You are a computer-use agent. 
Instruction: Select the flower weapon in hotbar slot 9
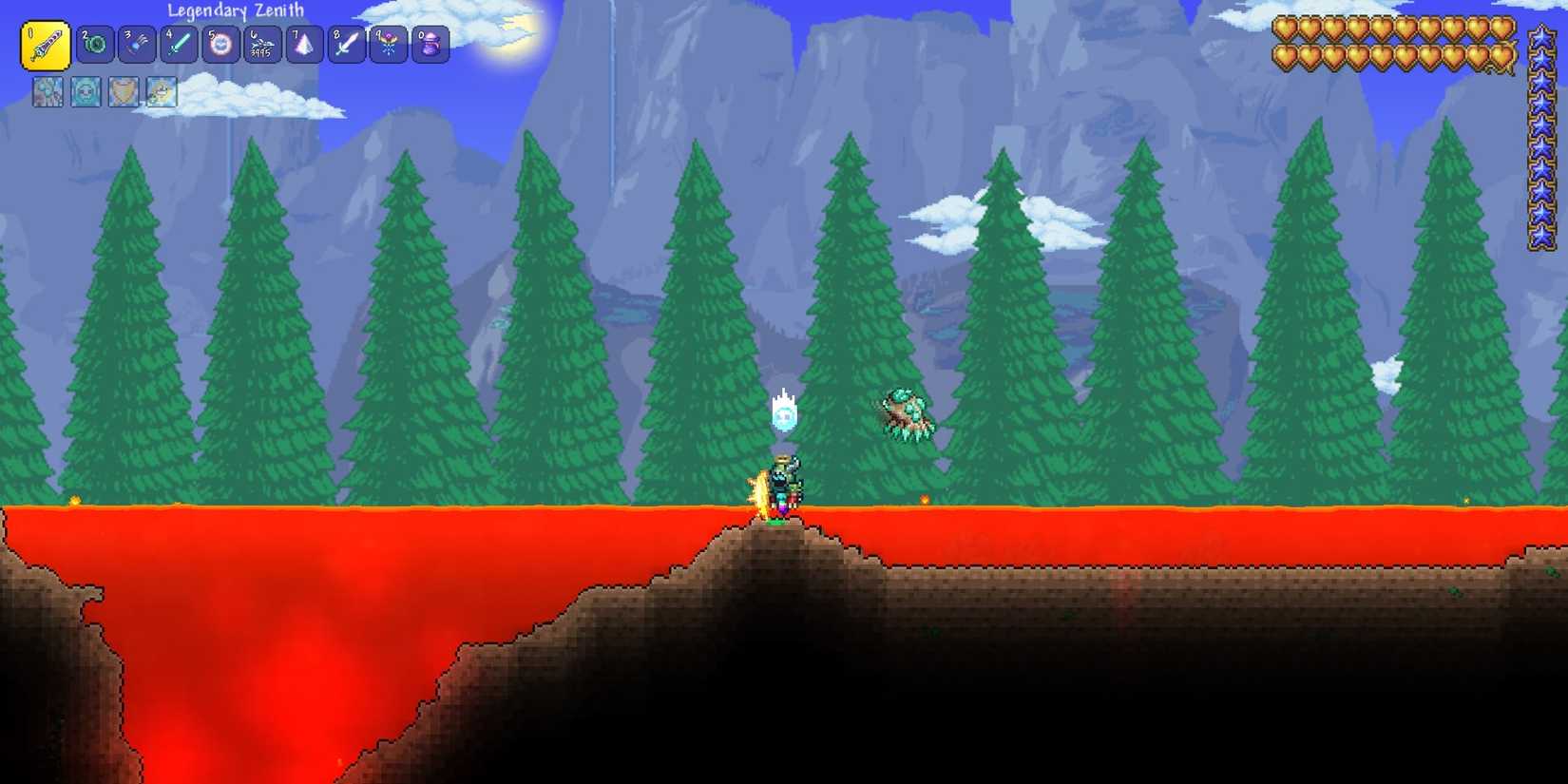[389, 44]
